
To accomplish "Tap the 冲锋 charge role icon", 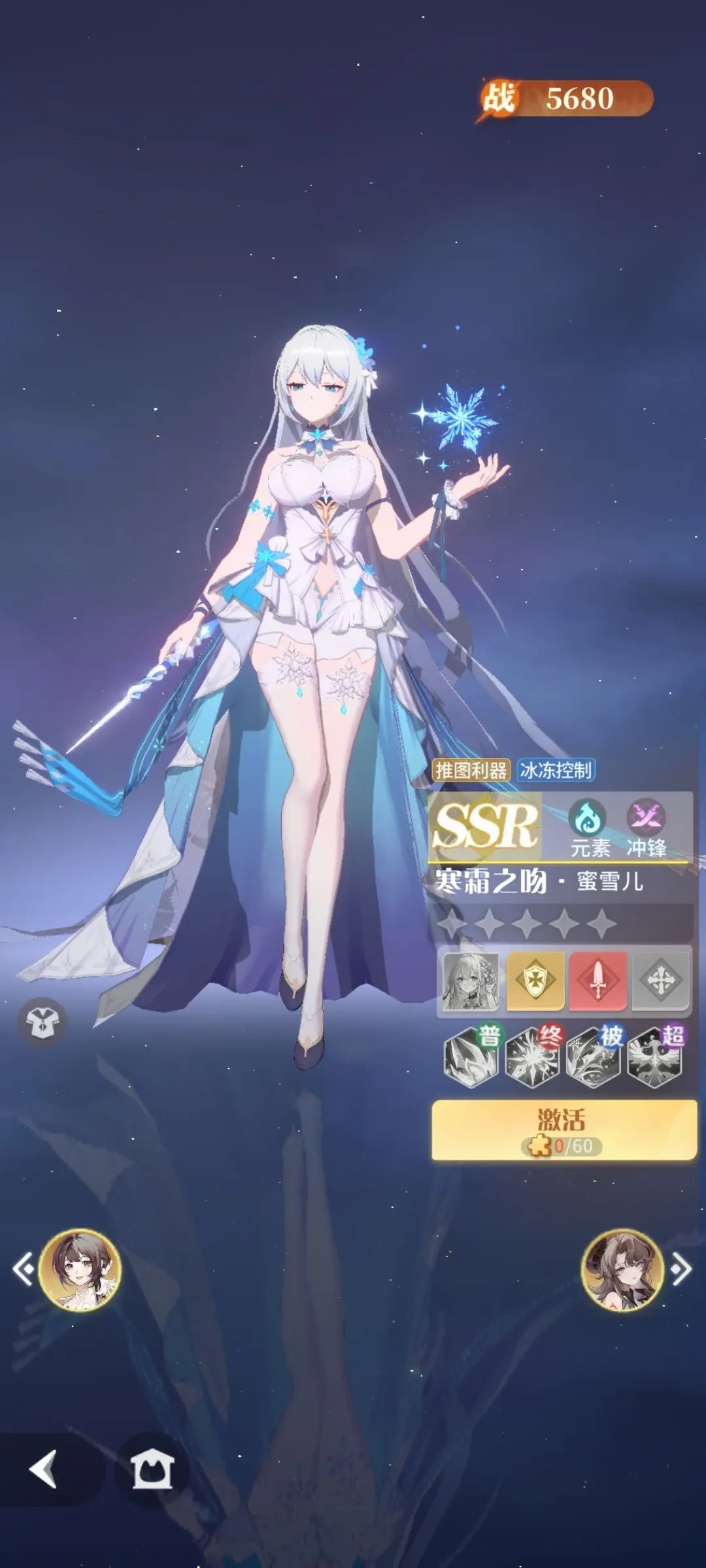I will click(x=646, y=828).
